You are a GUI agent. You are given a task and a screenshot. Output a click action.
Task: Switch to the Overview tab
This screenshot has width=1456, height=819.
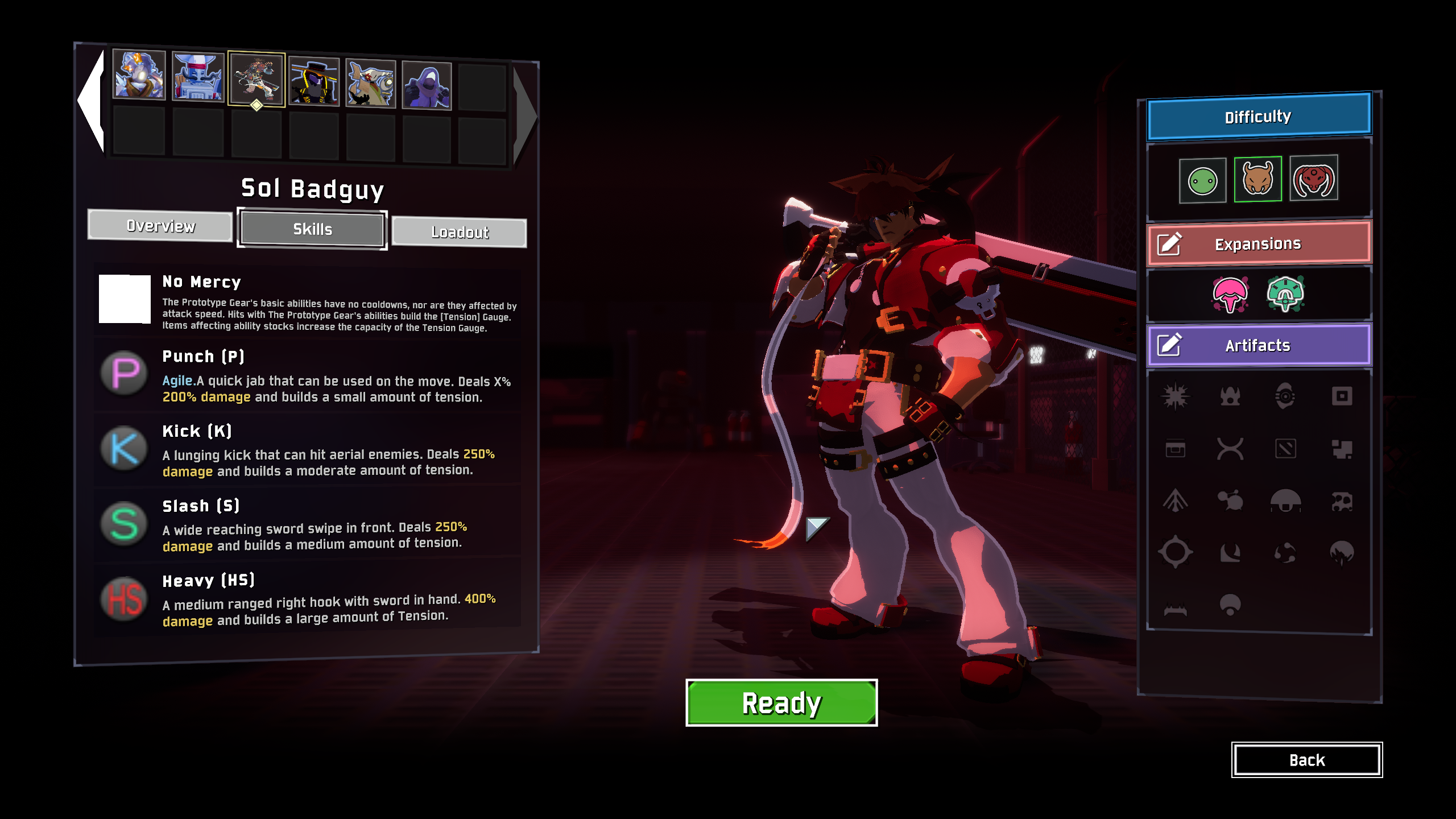160,226
